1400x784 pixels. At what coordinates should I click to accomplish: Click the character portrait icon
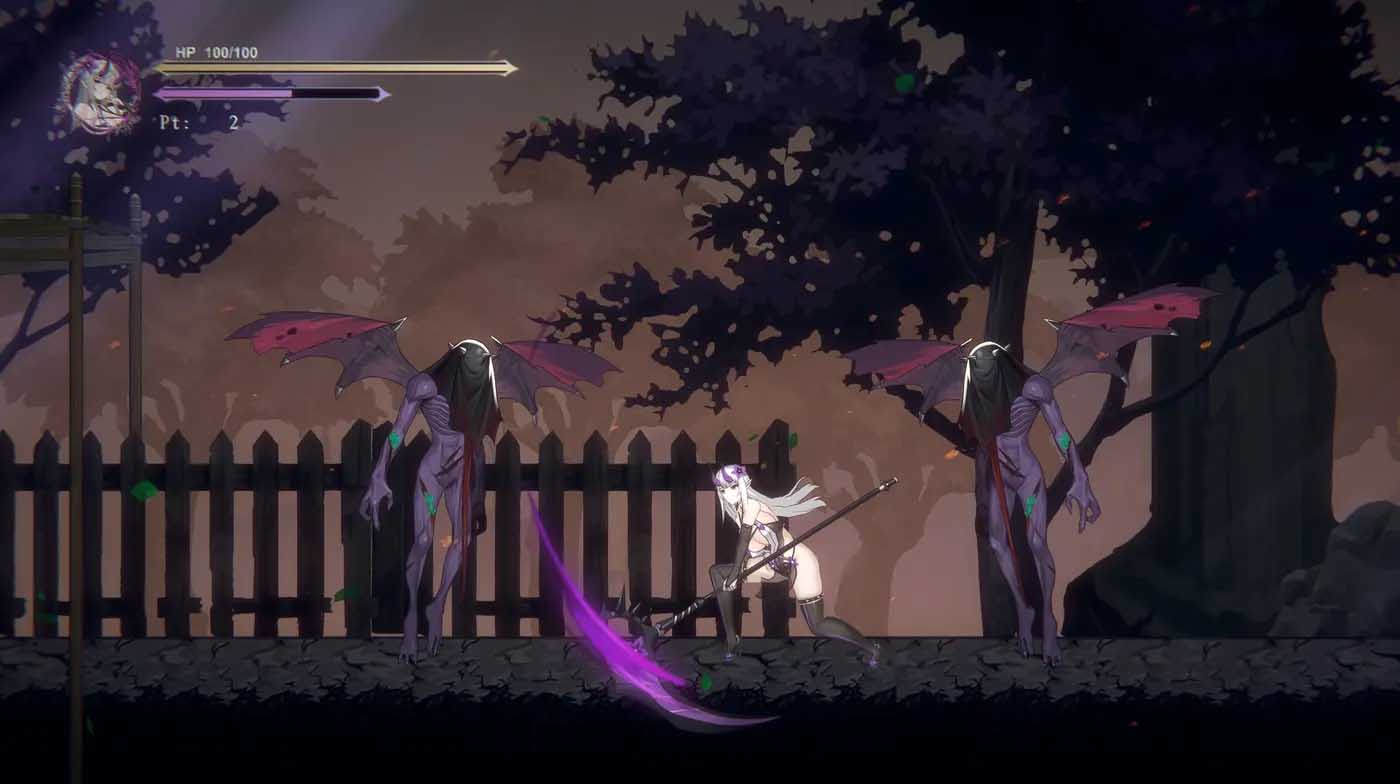click(x=95, y=88)
